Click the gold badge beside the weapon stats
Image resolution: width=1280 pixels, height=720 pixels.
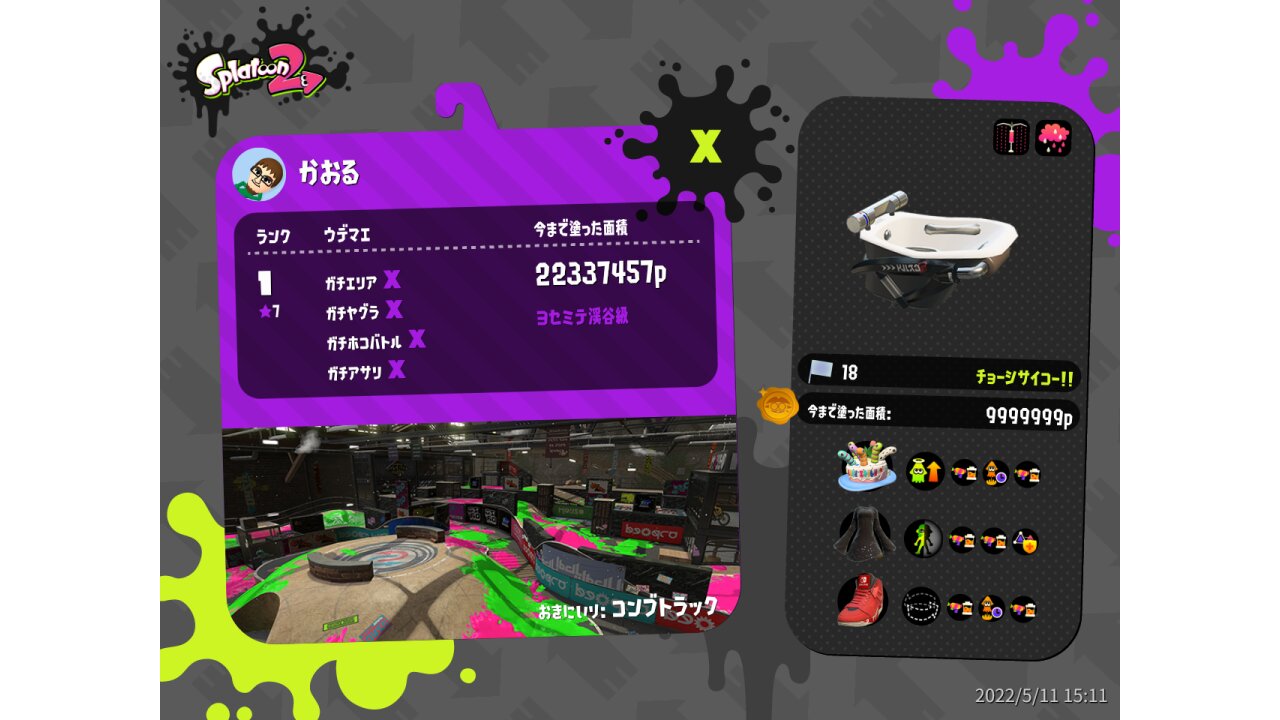pyautogui.click(x=777, y=406)
